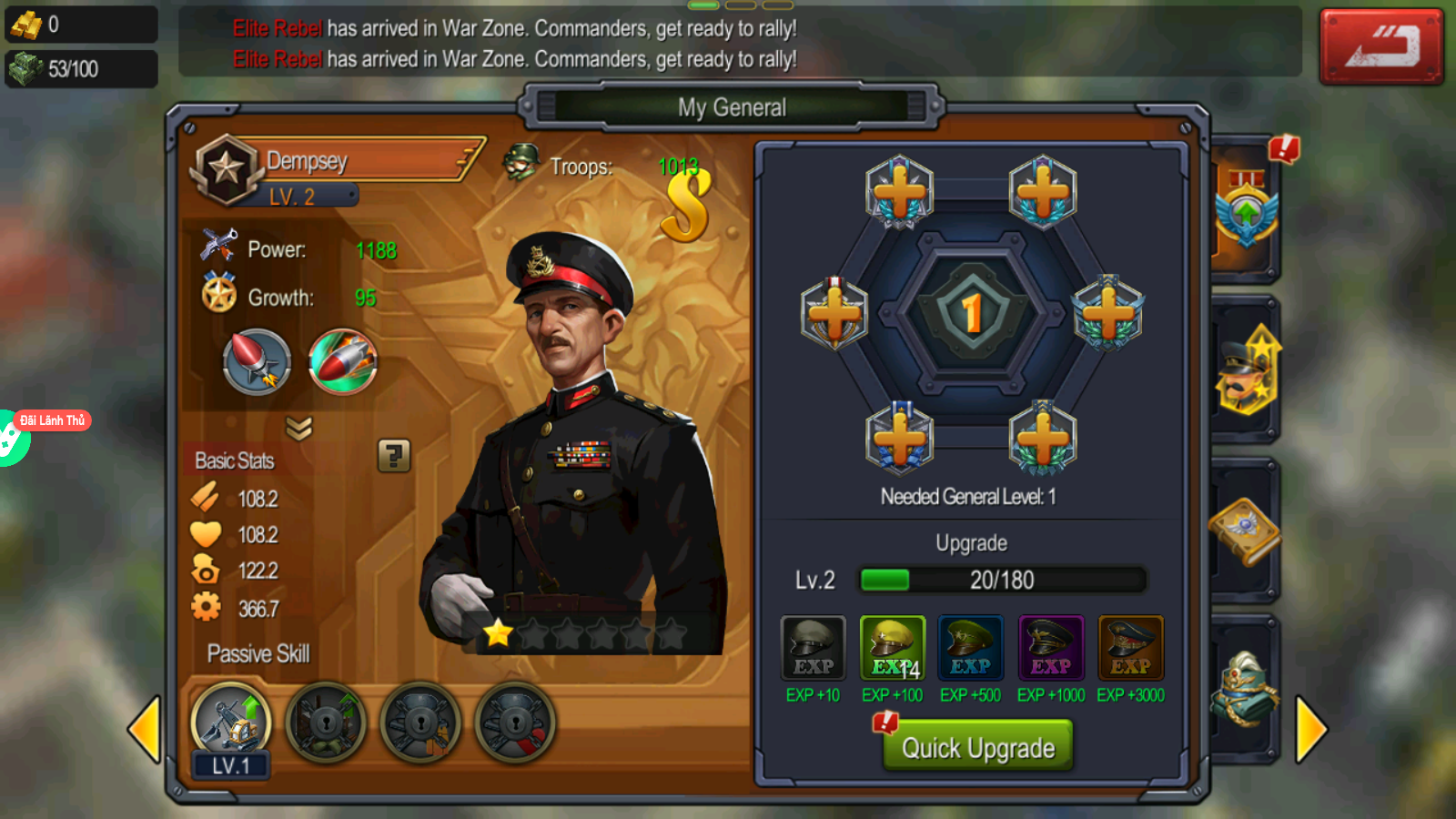Image resolution: width=1456 pixels, height=819 pixels.
Task: Use the EXP +100 item
Action: pyautogui.click(x=892, y=649)
